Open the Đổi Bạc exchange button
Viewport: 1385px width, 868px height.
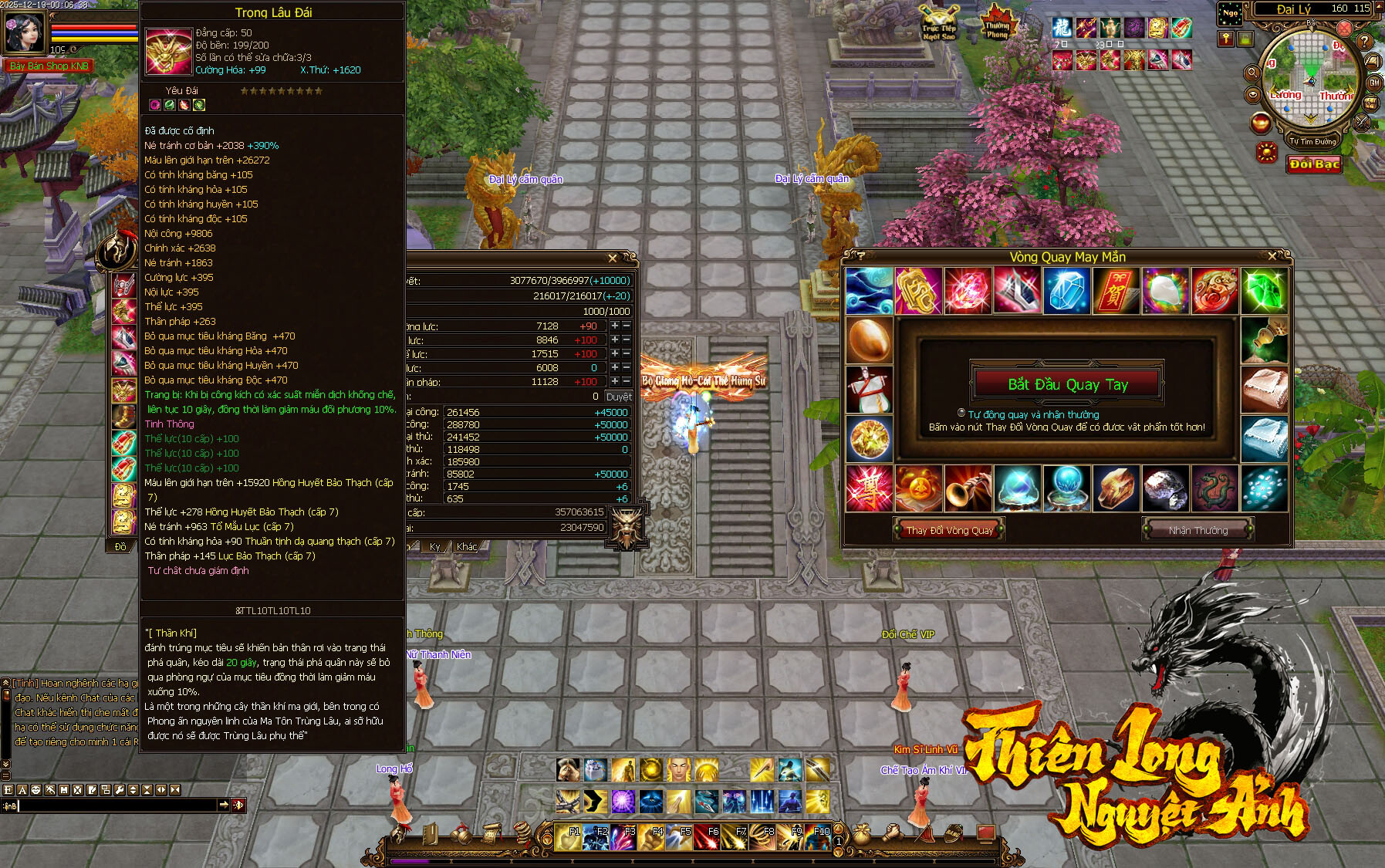click(1314, 164)
